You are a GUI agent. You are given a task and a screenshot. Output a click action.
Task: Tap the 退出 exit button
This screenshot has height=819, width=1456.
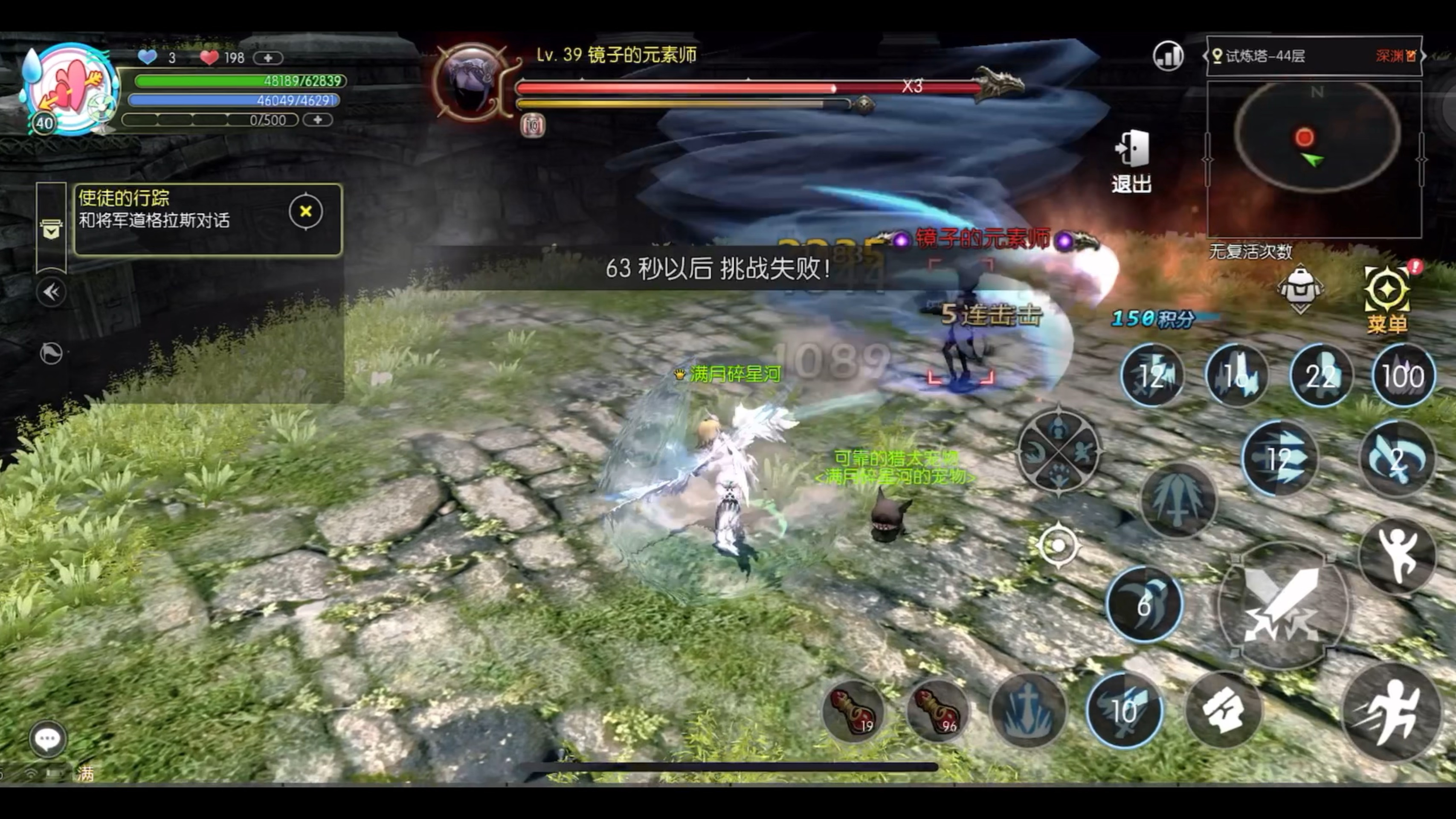(1131, 161)
